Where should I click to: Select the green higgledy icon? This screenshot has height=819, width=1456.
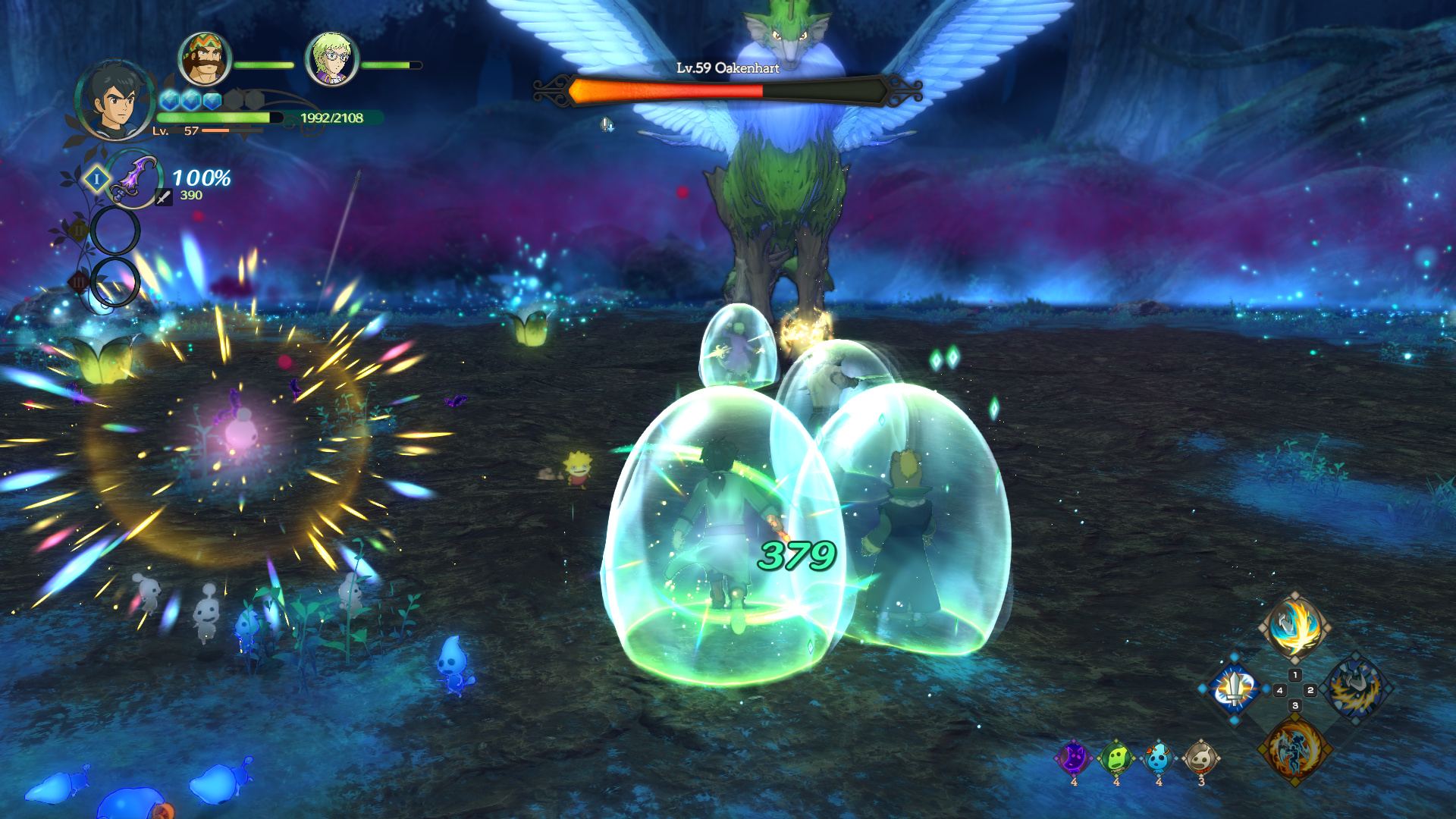tap(1116, 758)
